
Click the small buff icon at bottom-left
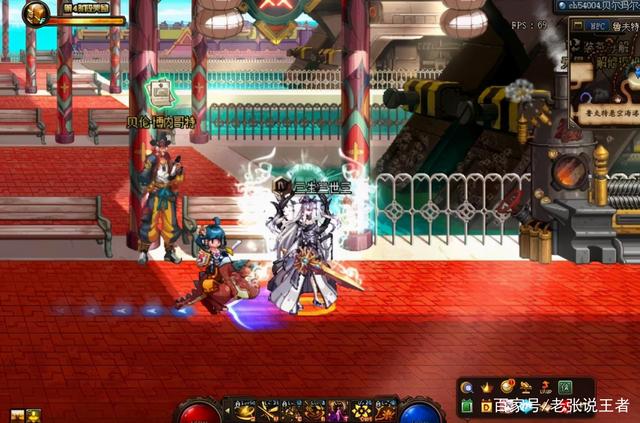coord(17,415)
